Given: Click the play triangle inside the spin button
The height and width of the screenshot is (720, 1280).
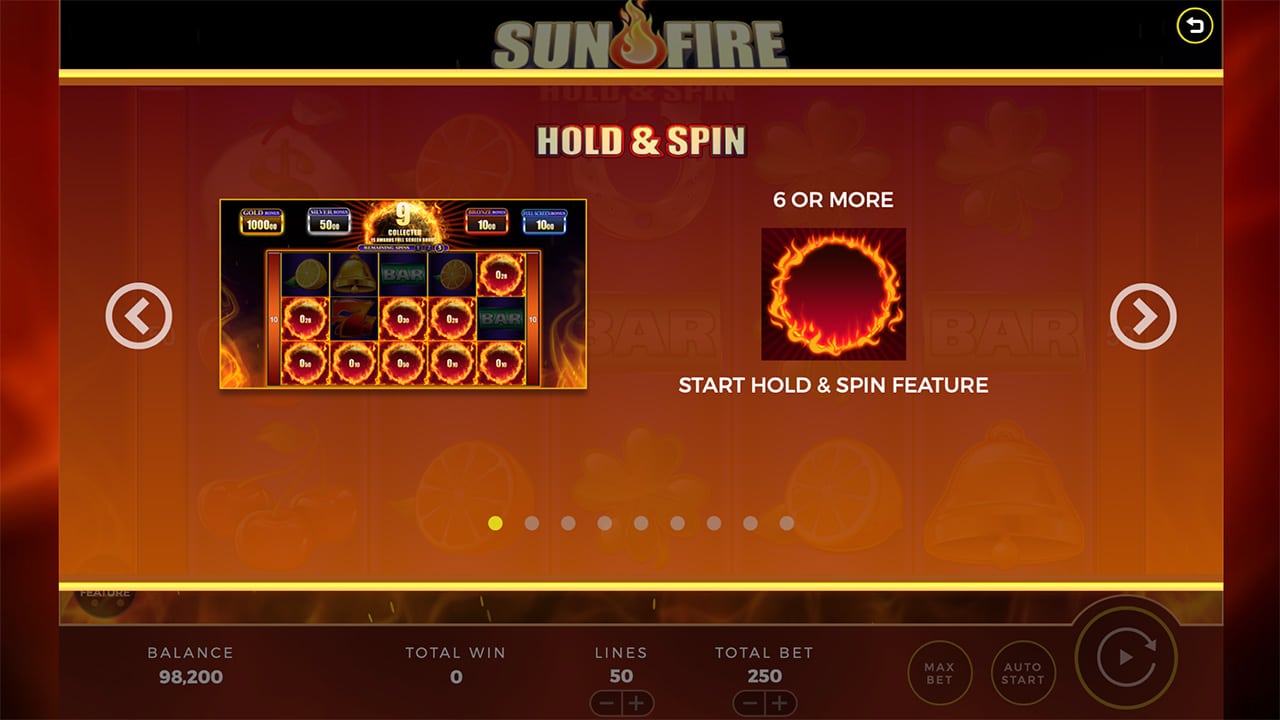Looking at the screenshot, I should (x=1126, y=657).
